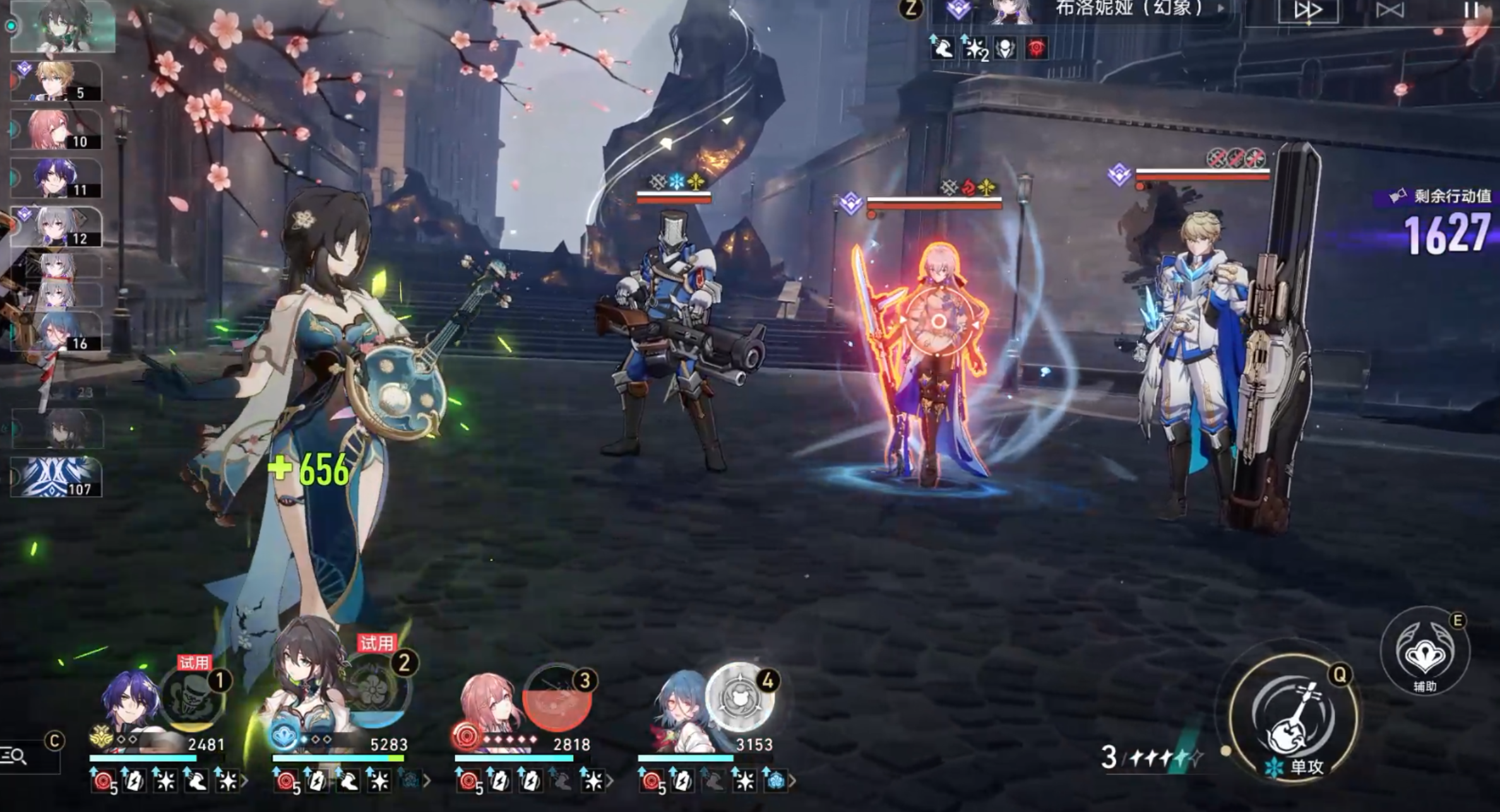
Task: View turn order portrait marked 5
Action: [57, 81]
